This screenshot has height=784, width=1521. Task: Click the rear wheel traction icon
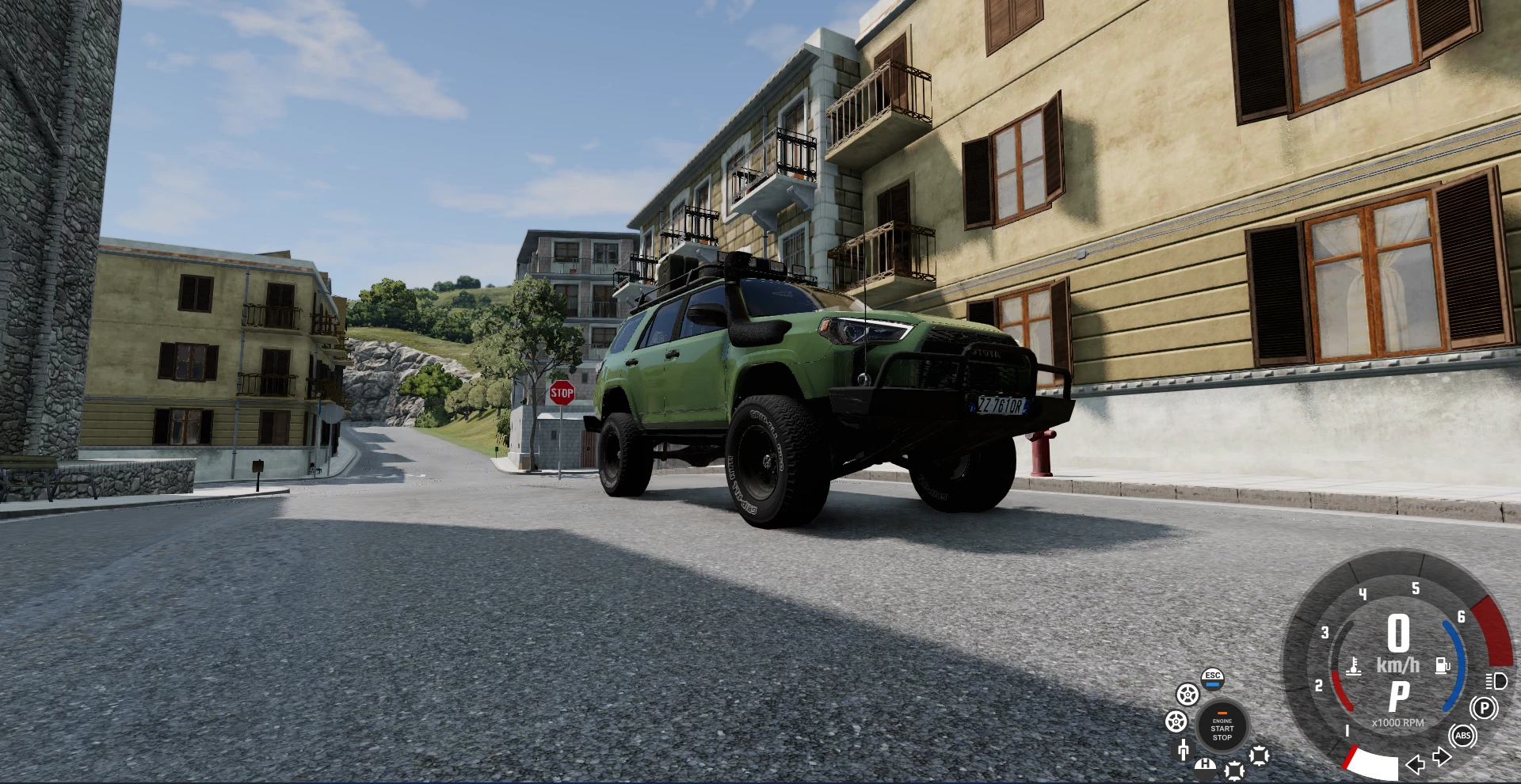1176,721
